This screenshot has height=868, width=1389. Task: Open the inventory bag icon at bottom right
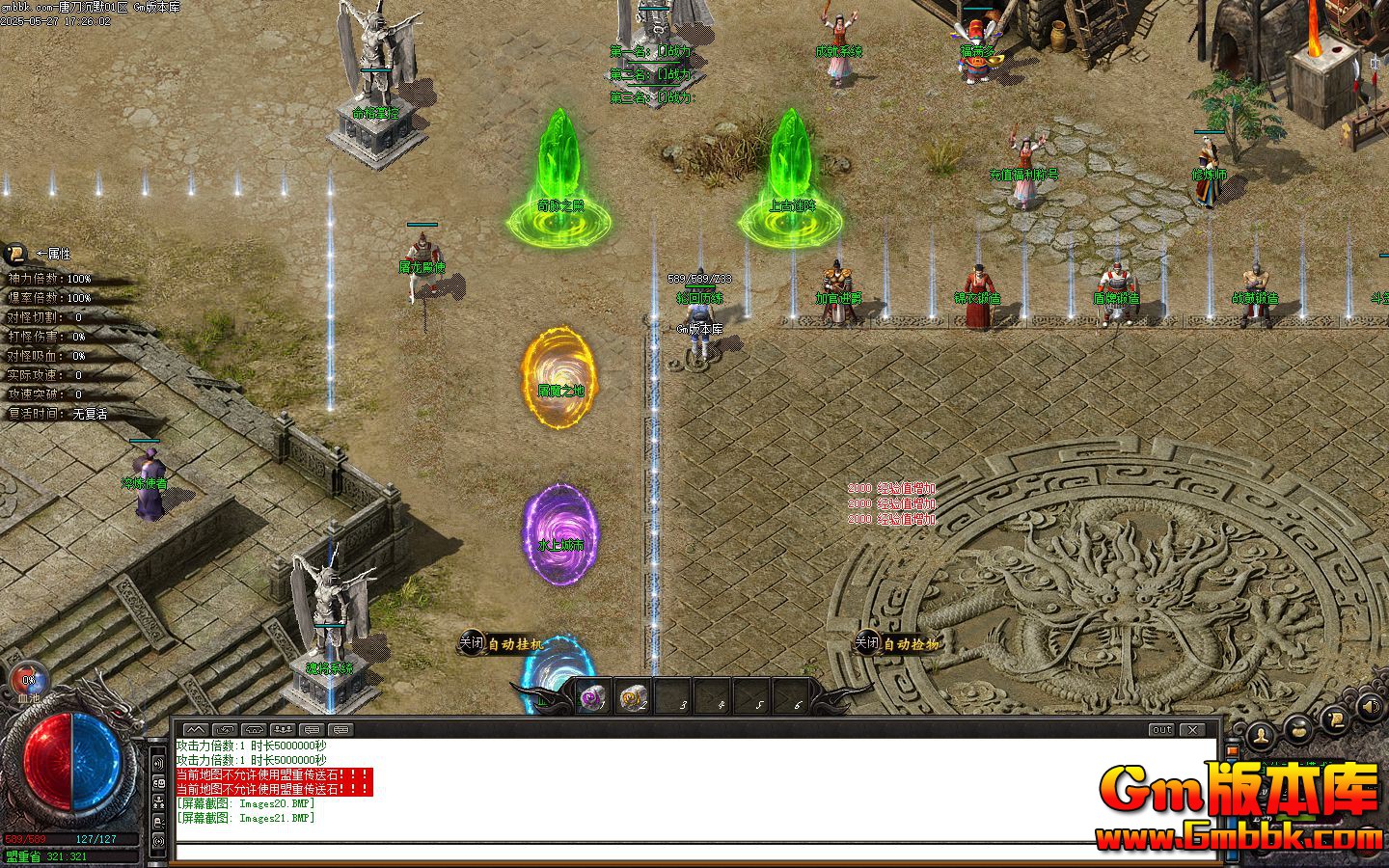[1297, 730]
